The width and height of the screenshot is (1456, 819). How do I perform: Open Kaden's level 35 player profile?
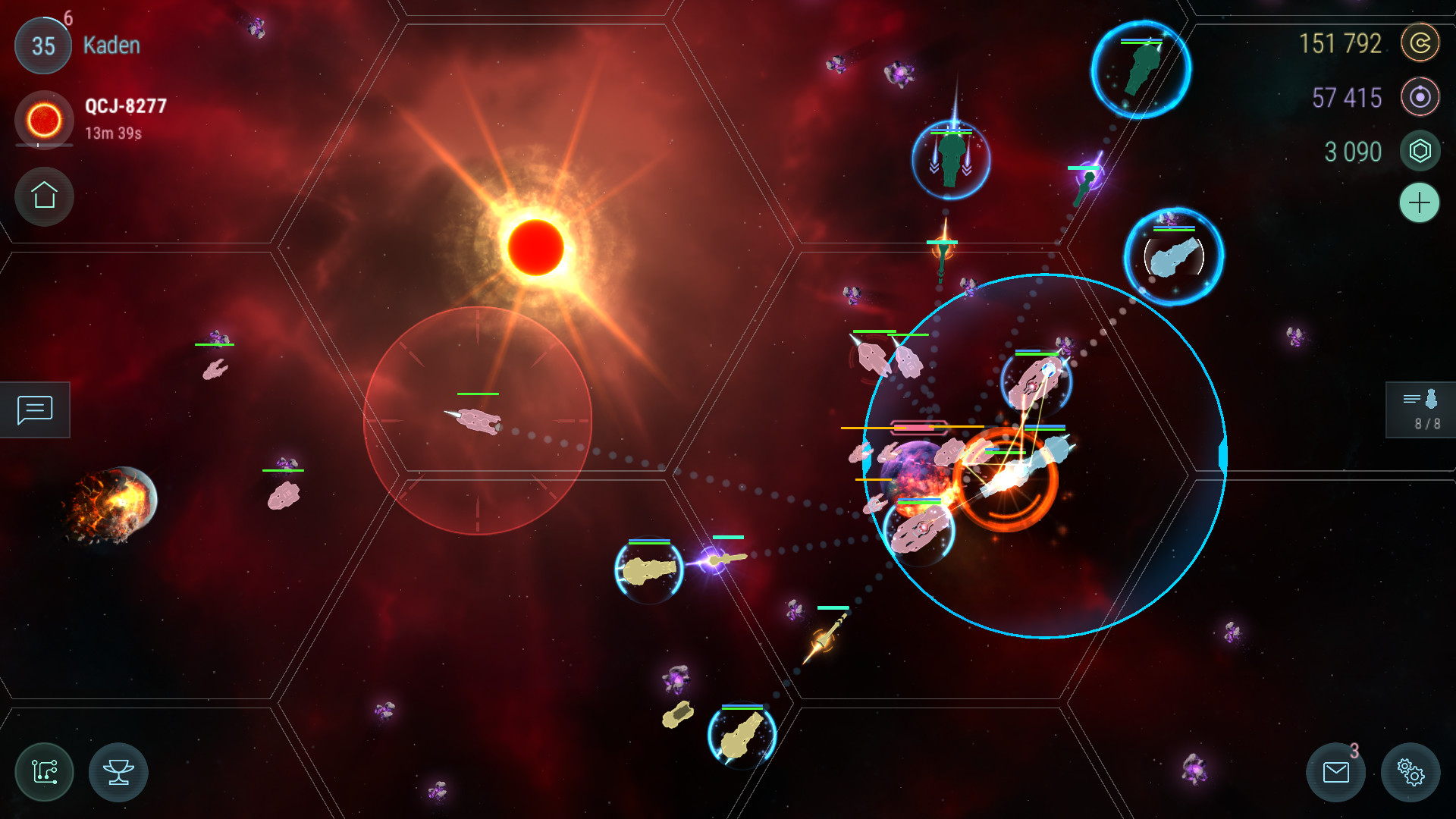(42, 45)
